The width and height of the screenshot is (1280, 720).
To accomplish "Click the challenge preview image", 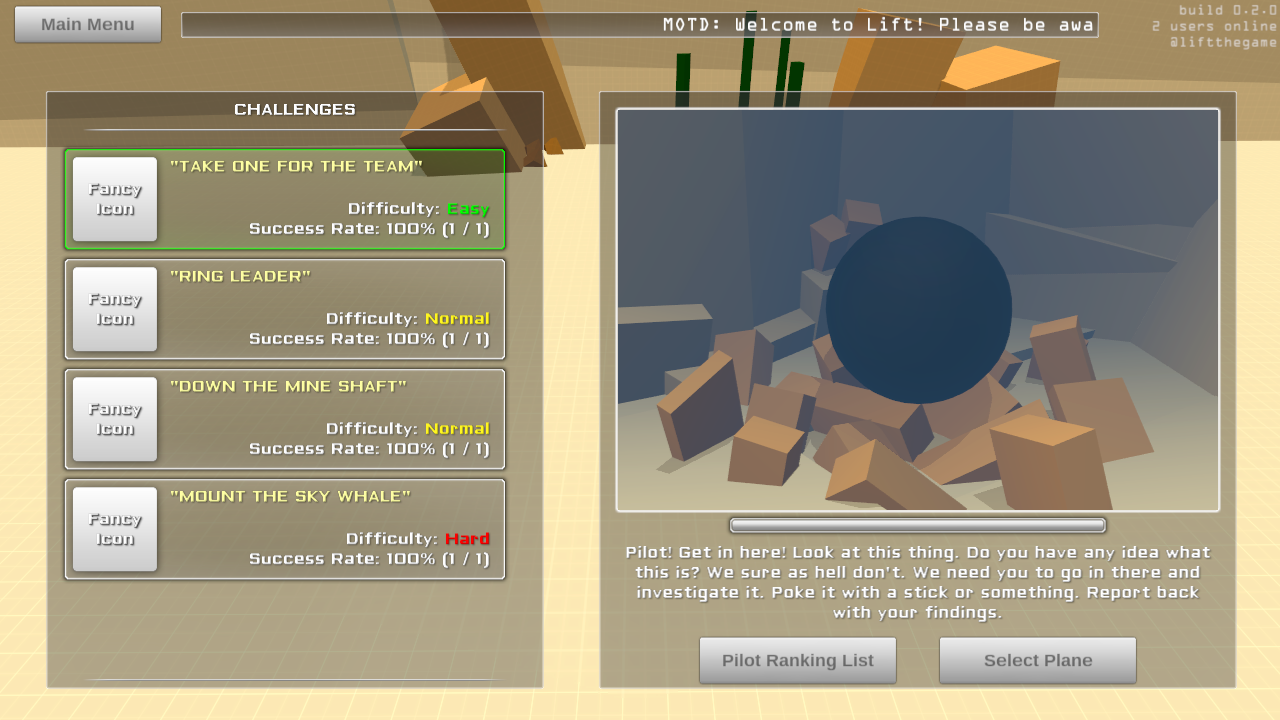I will 917,310.
